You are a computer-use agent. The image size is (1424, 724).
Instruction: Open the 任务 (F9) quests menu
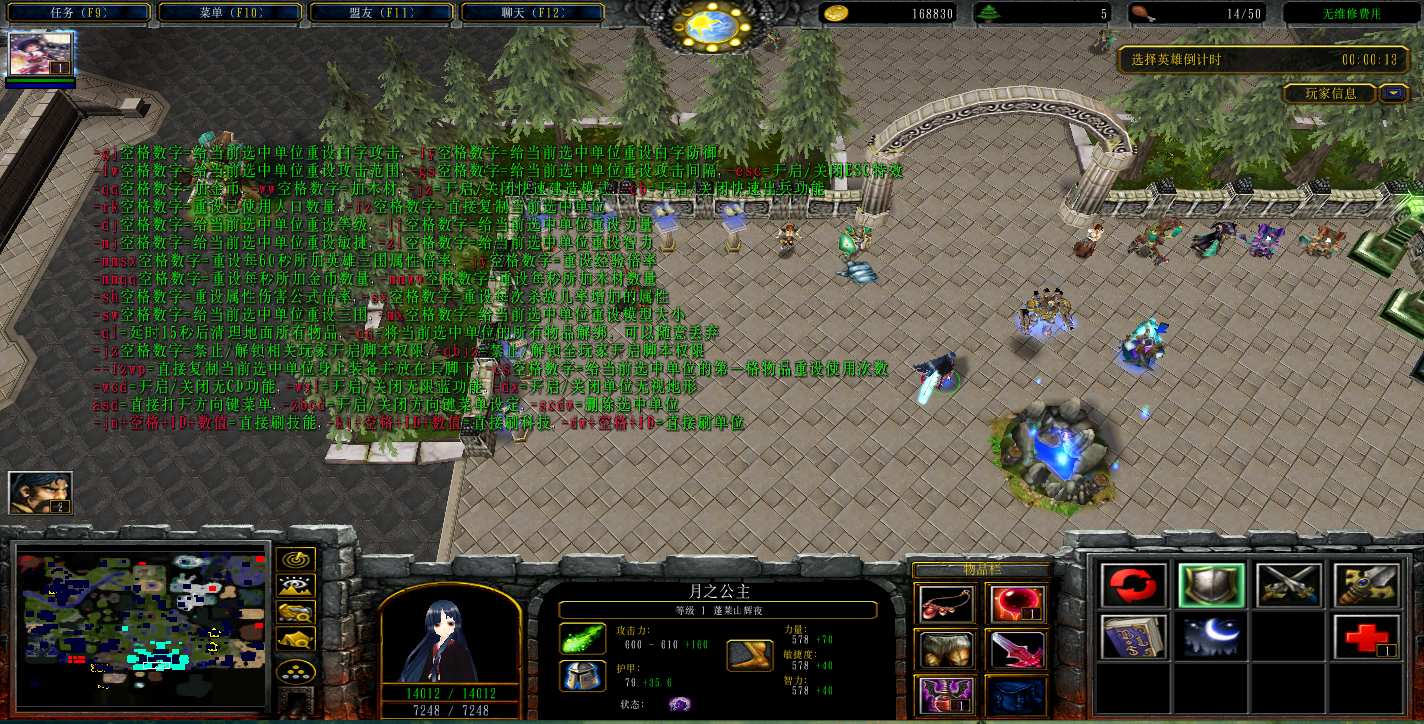(x=77, y=13)
